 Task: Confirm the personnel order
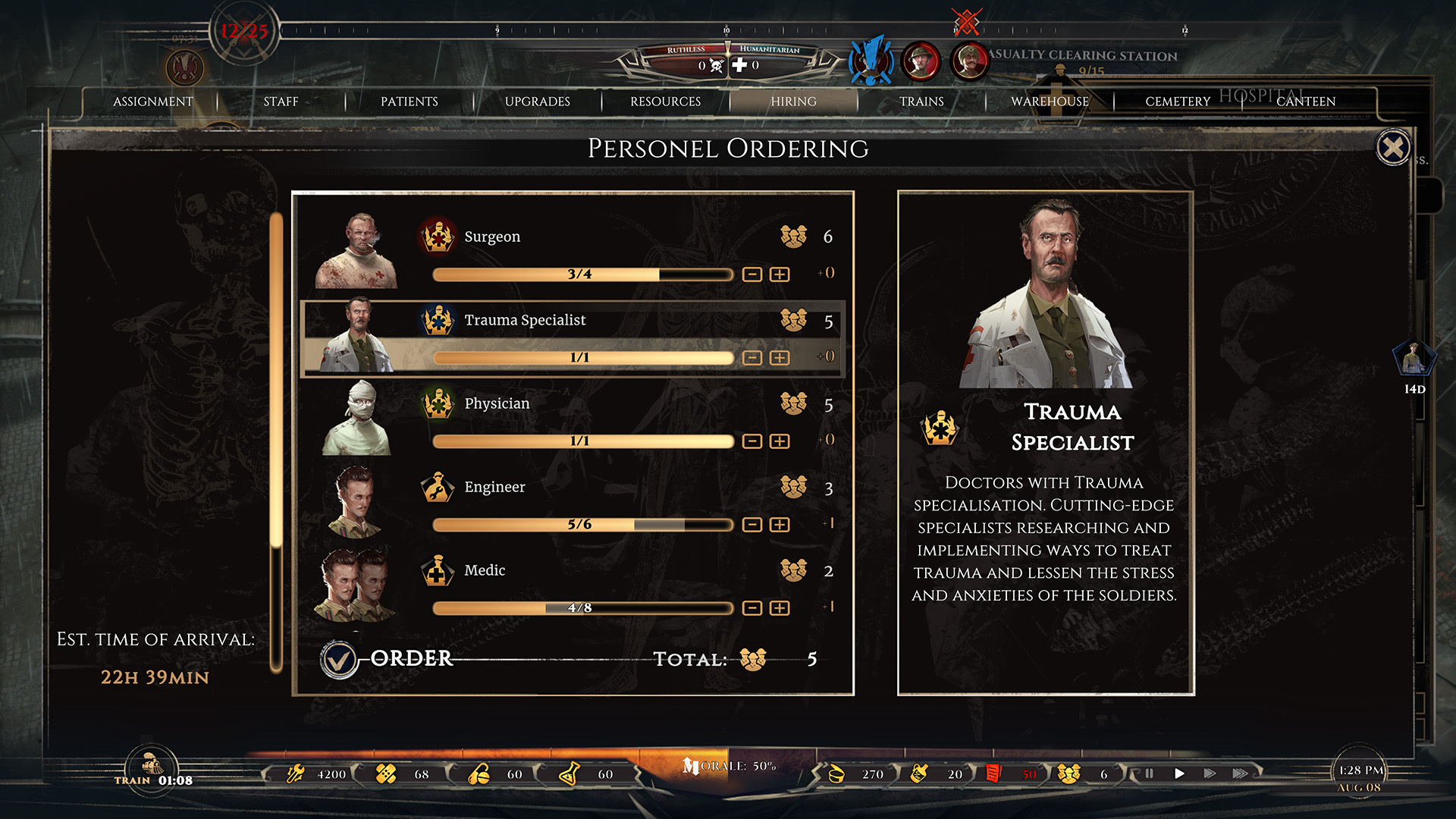[338, 660]
